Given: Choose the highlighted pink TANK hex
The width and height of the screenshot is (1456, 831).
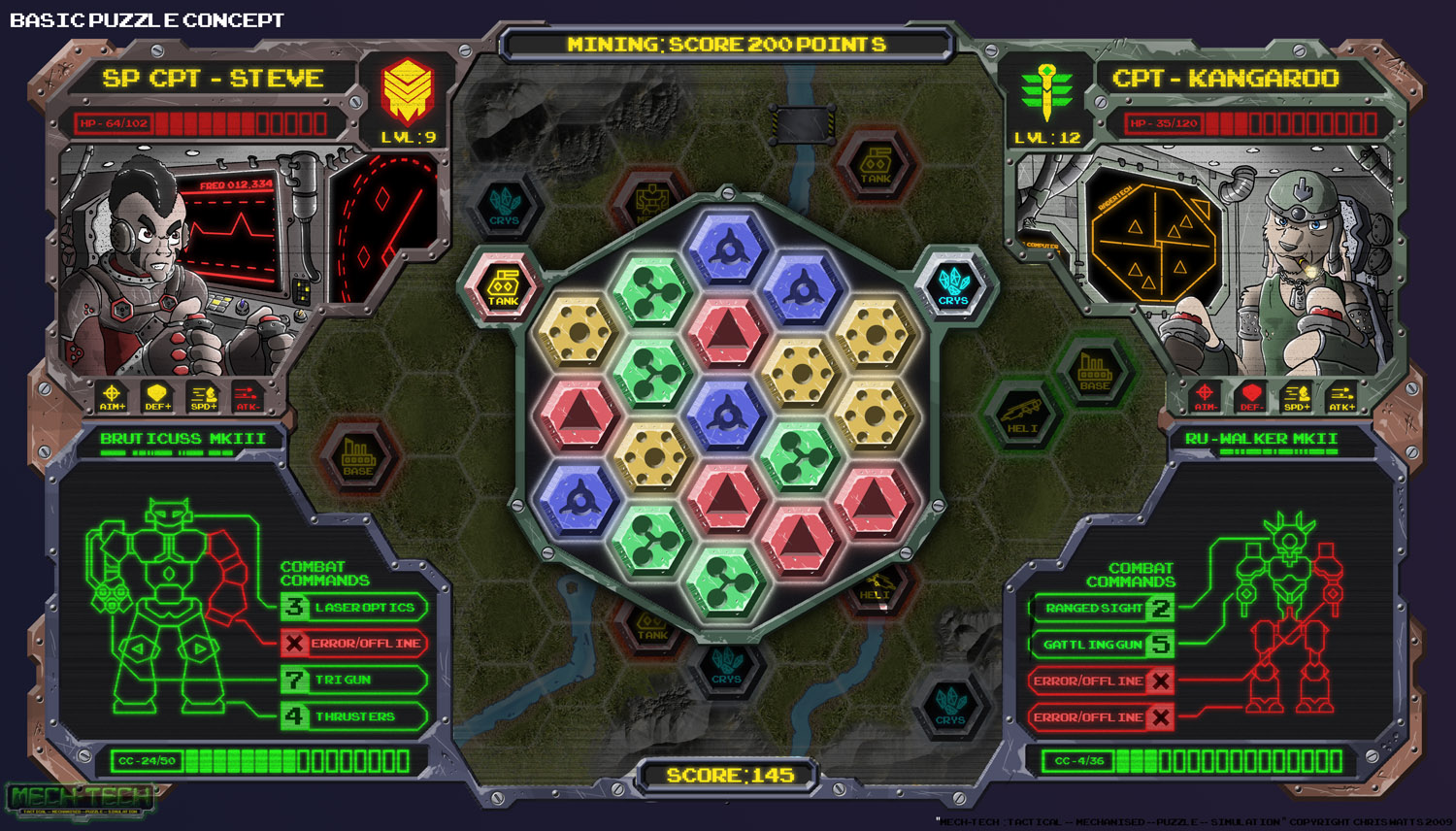Looking at the screenshot, I should pyautogui.click(x=503, y=286).
